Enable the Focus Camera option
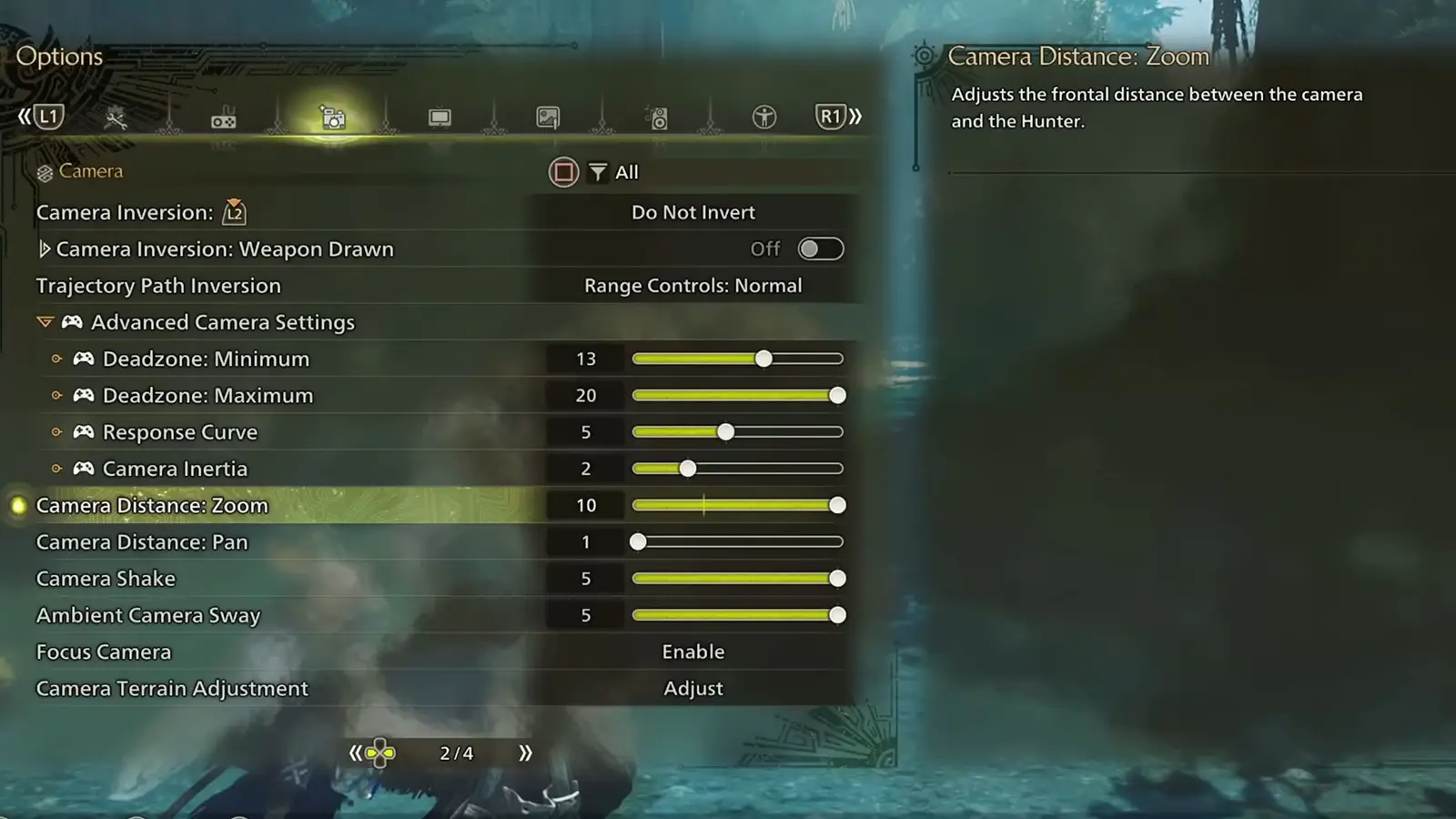The width and height of the screenshot is (1456, 819). click(x=693, y=652)
